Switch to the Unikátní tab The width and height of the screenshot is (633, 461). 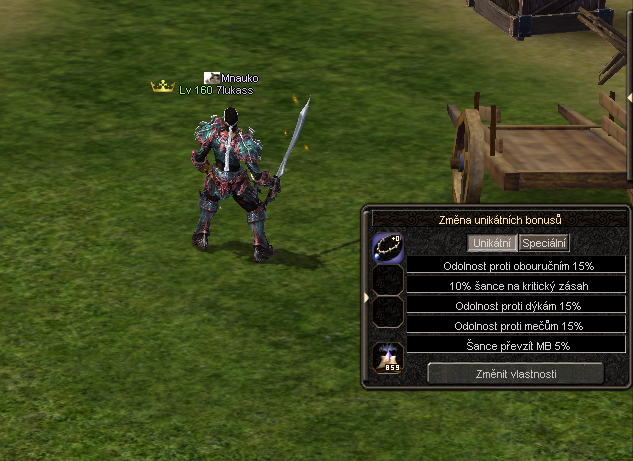(492, 243)
